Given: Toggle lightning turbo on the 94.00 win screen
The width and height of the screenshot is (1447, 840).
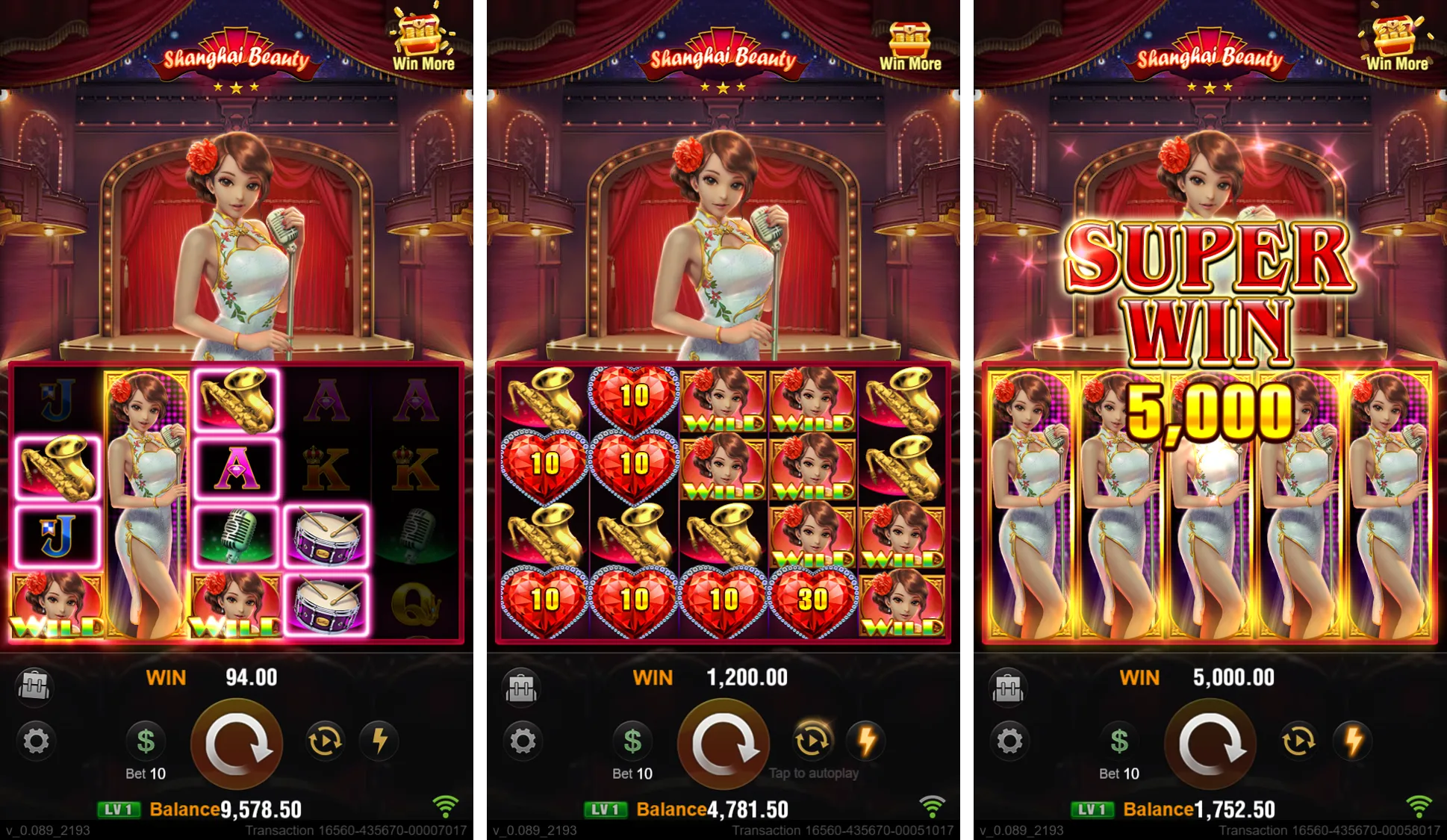Looking at the screenshot, I should pyautogui.click(x=380, y=741).
